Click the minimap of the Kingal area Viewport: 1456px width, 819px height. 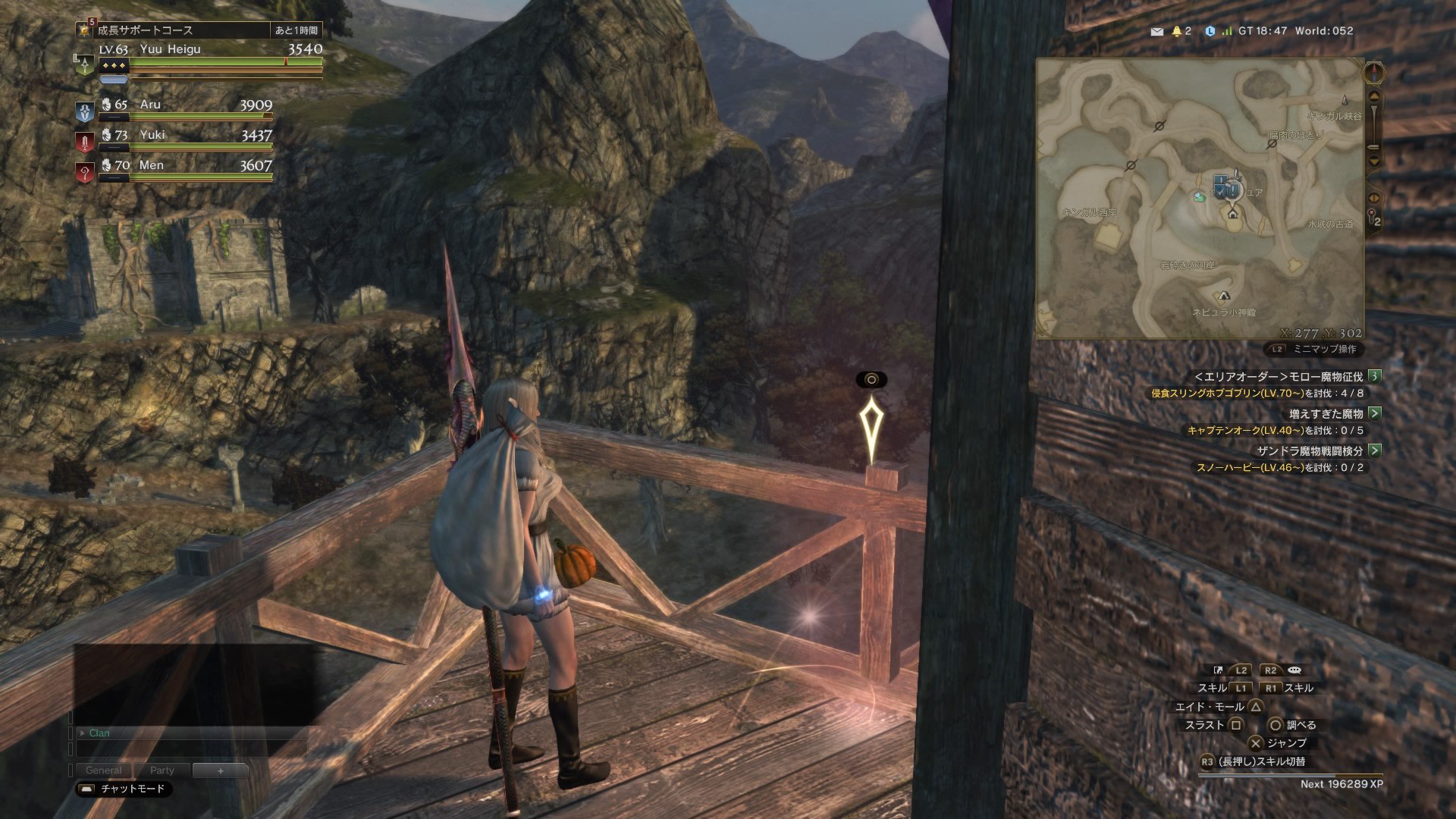1200,199
